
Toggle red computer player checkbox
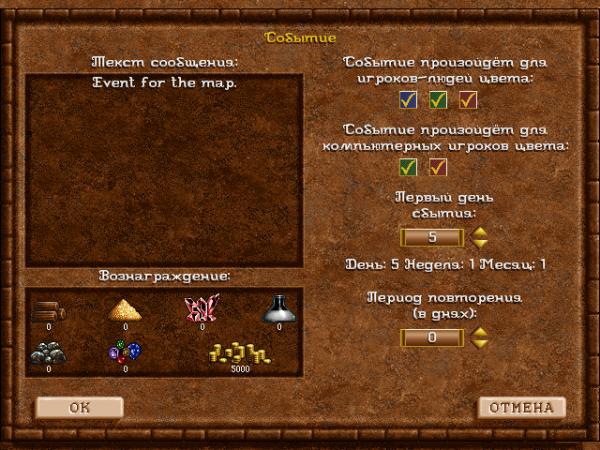(x=438, y=167)
